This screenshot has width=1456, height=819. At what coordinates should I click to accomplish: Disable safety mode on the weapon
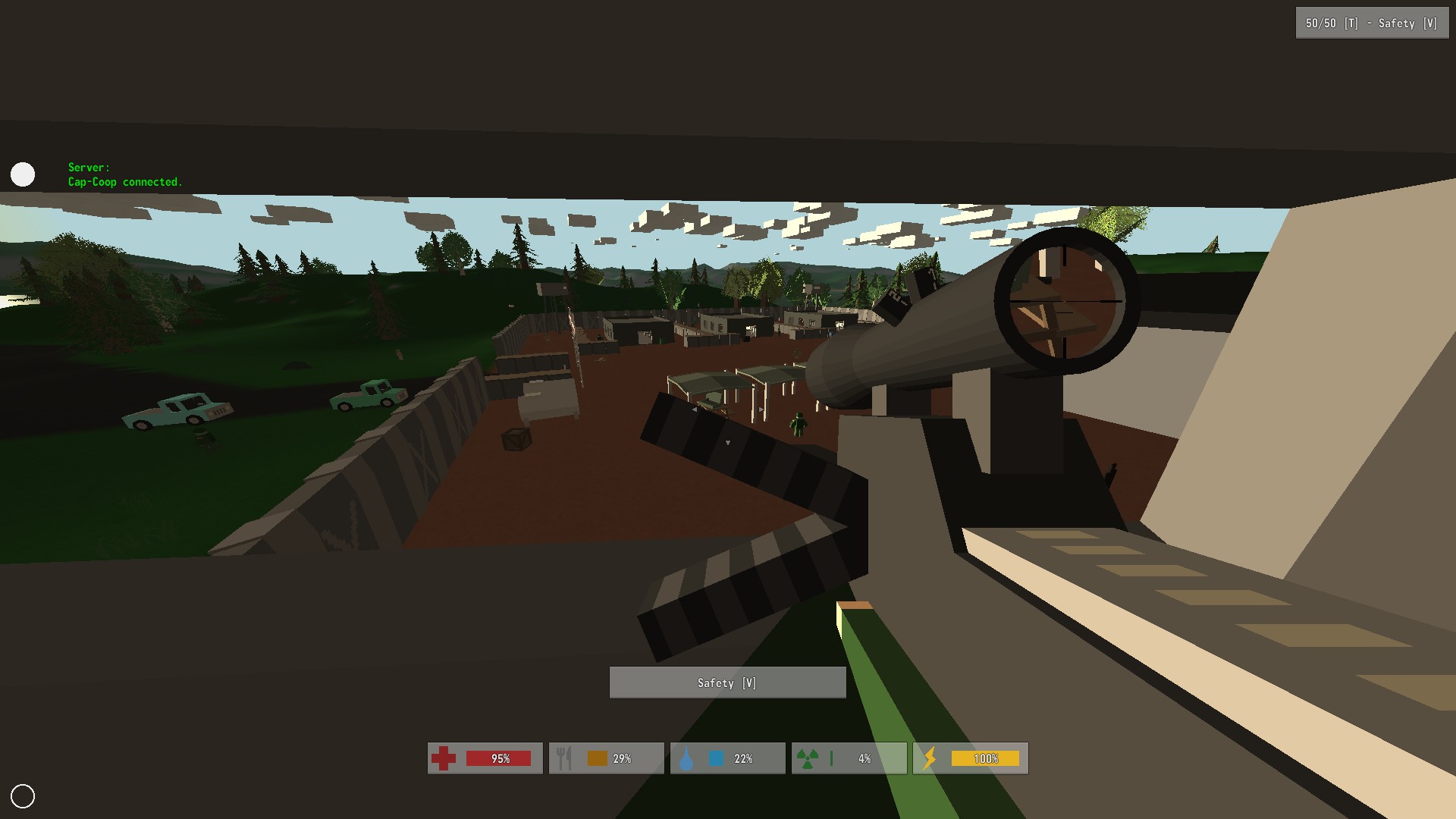click(727, 682)
